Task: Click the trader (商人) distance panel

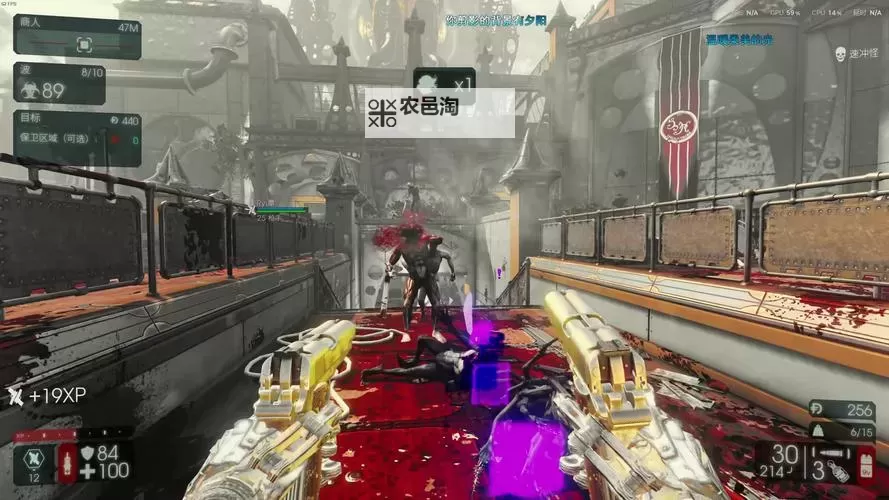Action: point(76,37)
